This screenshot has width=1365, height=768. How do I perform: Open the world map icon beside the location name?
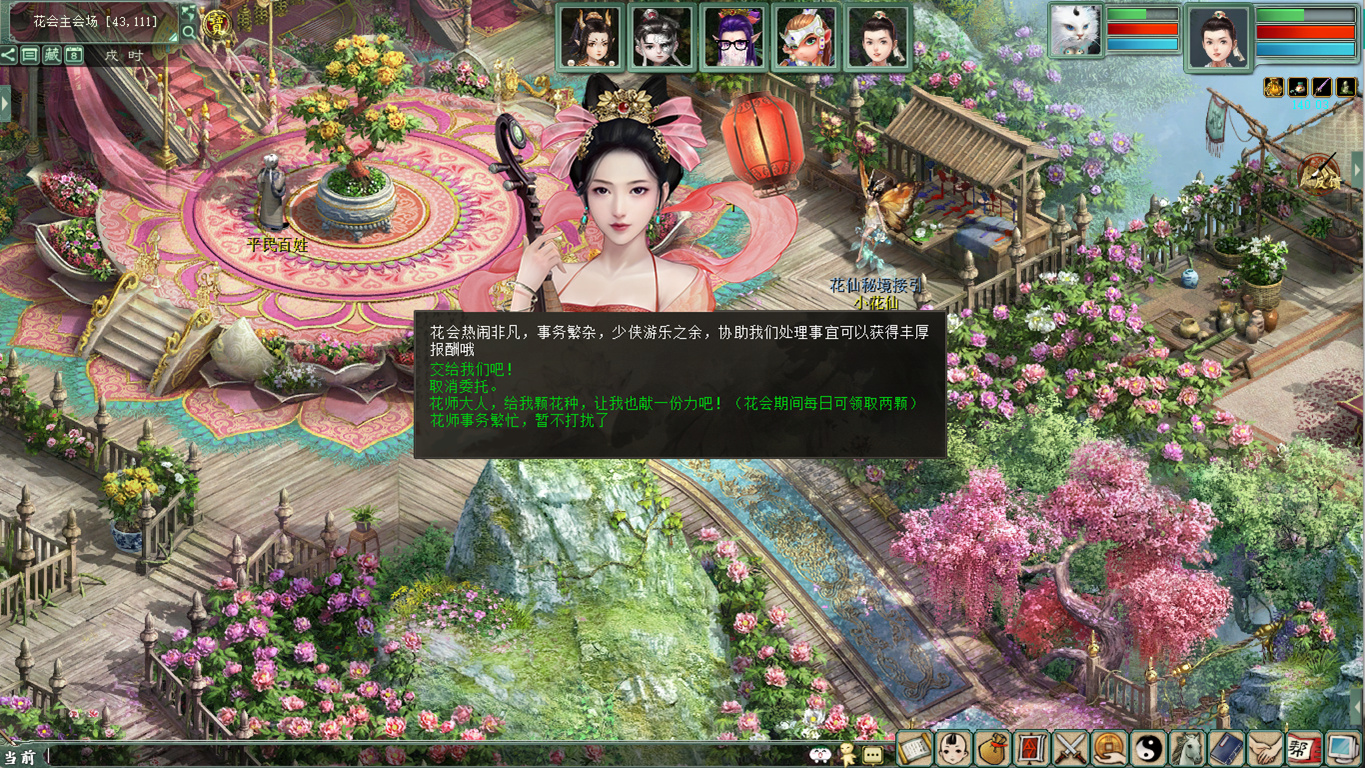pos(188,13)
